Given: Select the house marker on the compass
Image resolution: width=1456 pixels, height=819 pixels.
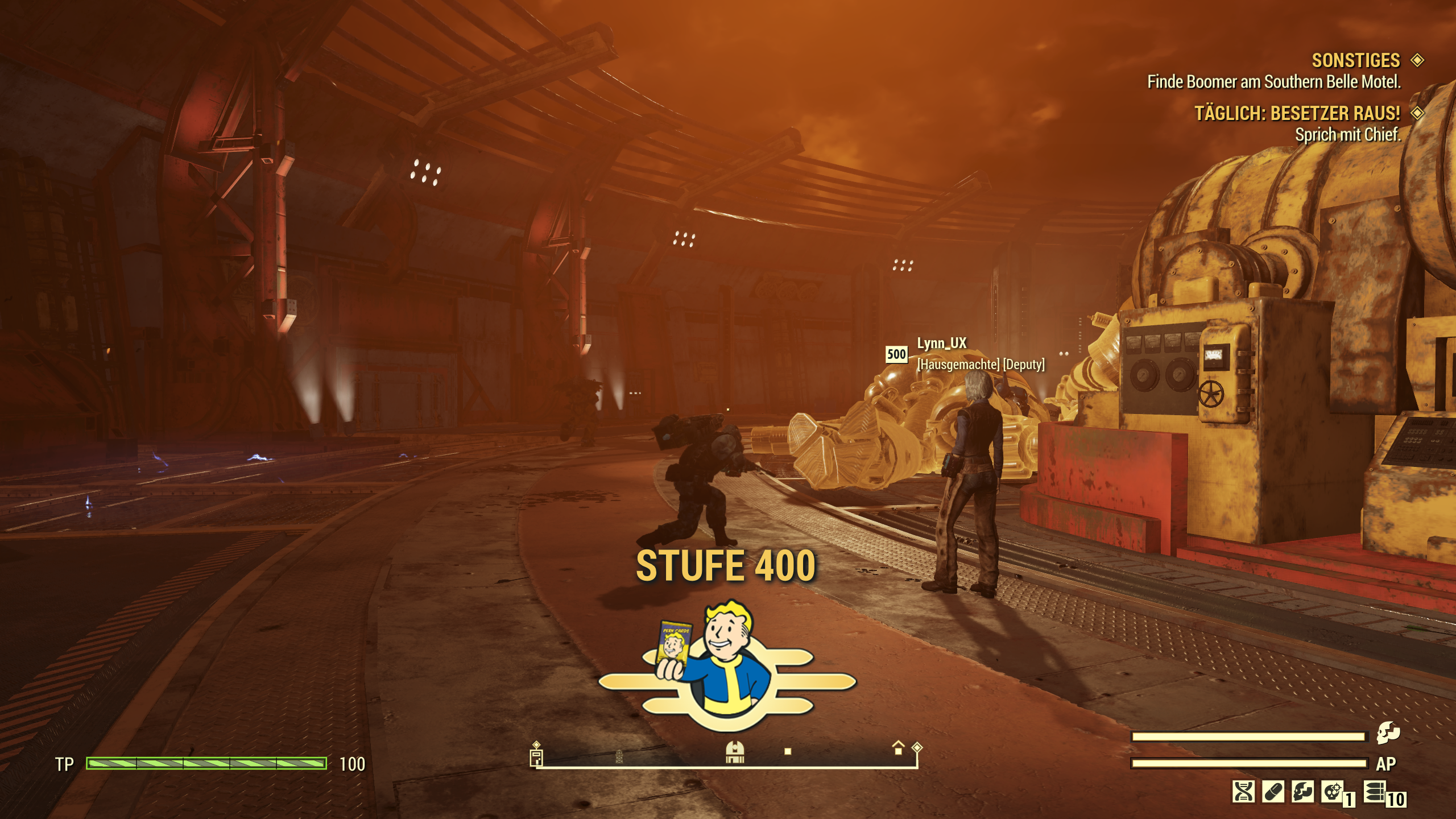Looking at the screenshot, I should 898,748.
